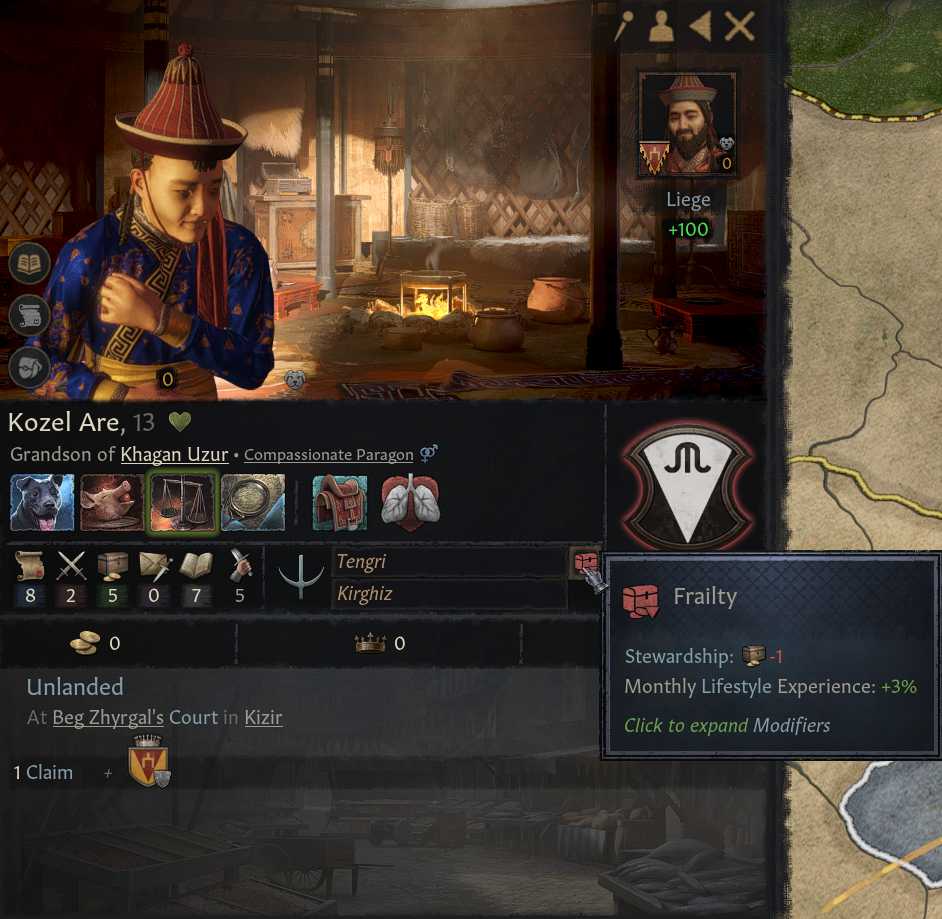Screen dimensions: 942x919
Task: Open the Tengri faith entry
Action: [448, 562]
